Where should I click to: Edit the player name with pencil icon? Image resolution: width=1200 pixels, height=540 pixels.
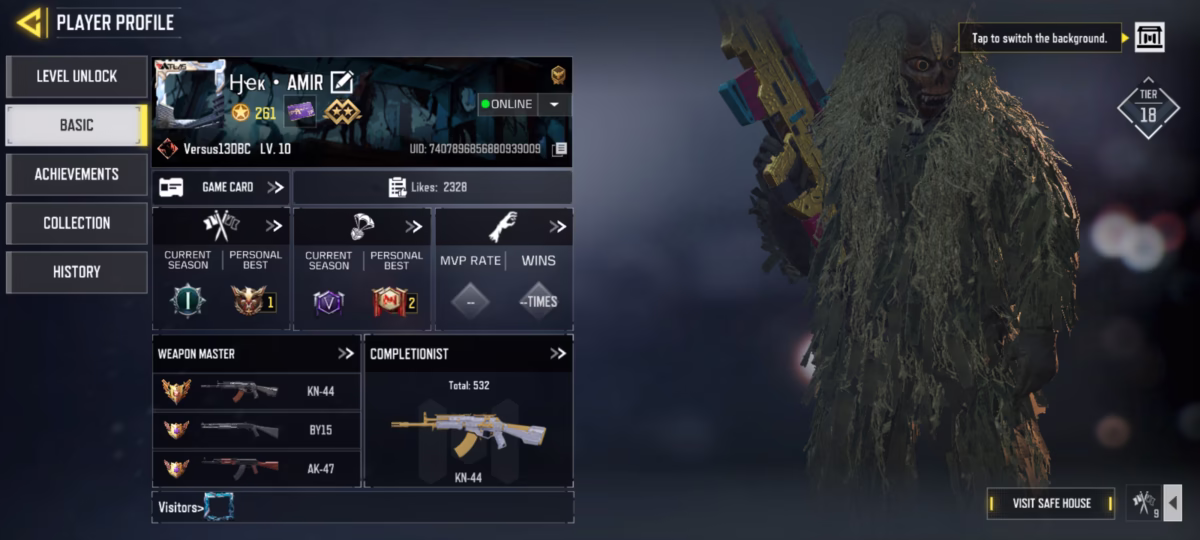pyautogui.click(x=342, y=82)
